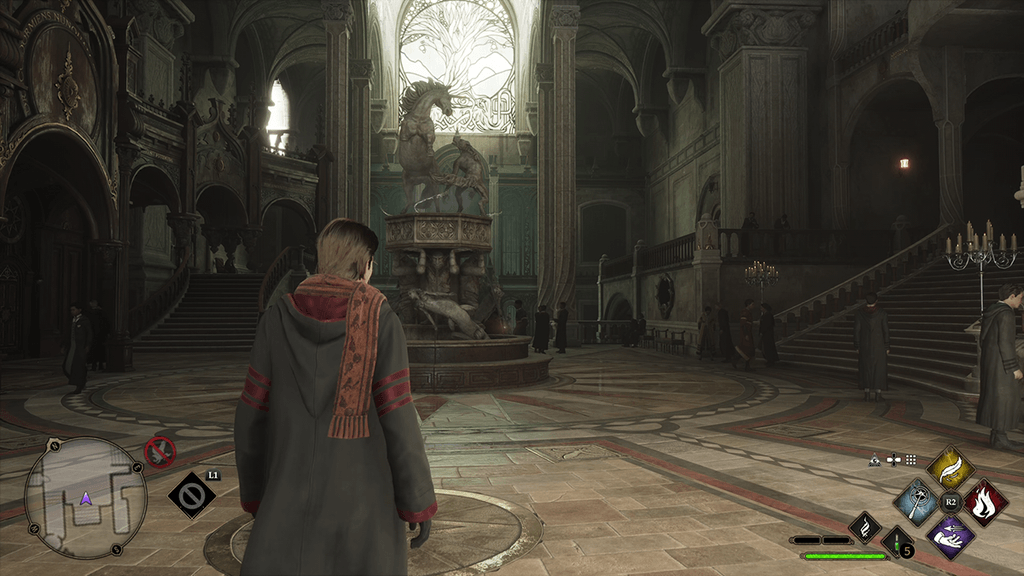Image resolution: width=1024 pixels, height=576 pixels.
Task: Click the eye triangle Revelio icon
Action: [875, 460]
